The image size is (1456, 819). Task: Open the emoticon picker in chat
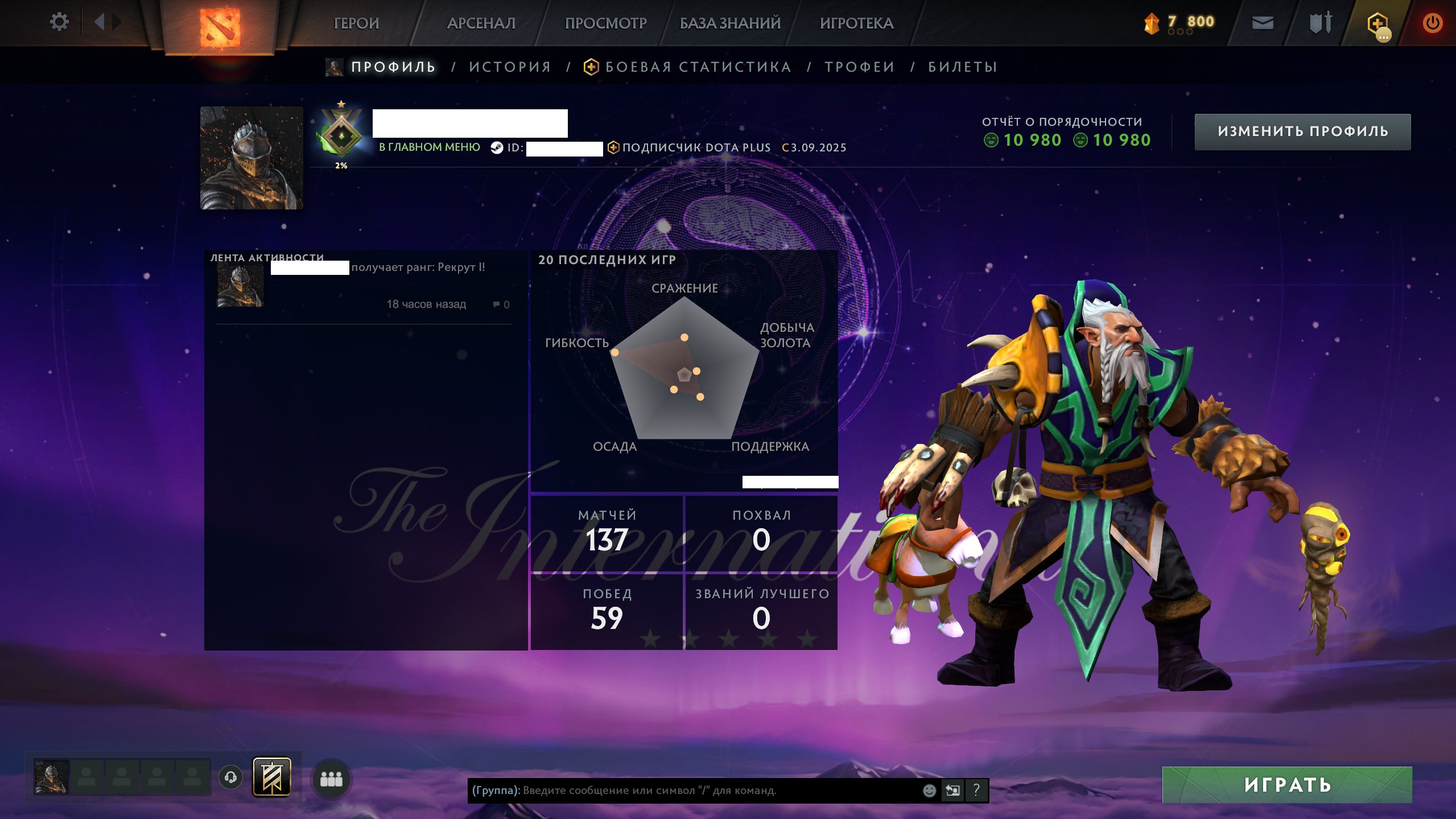[x=929, y=791]
